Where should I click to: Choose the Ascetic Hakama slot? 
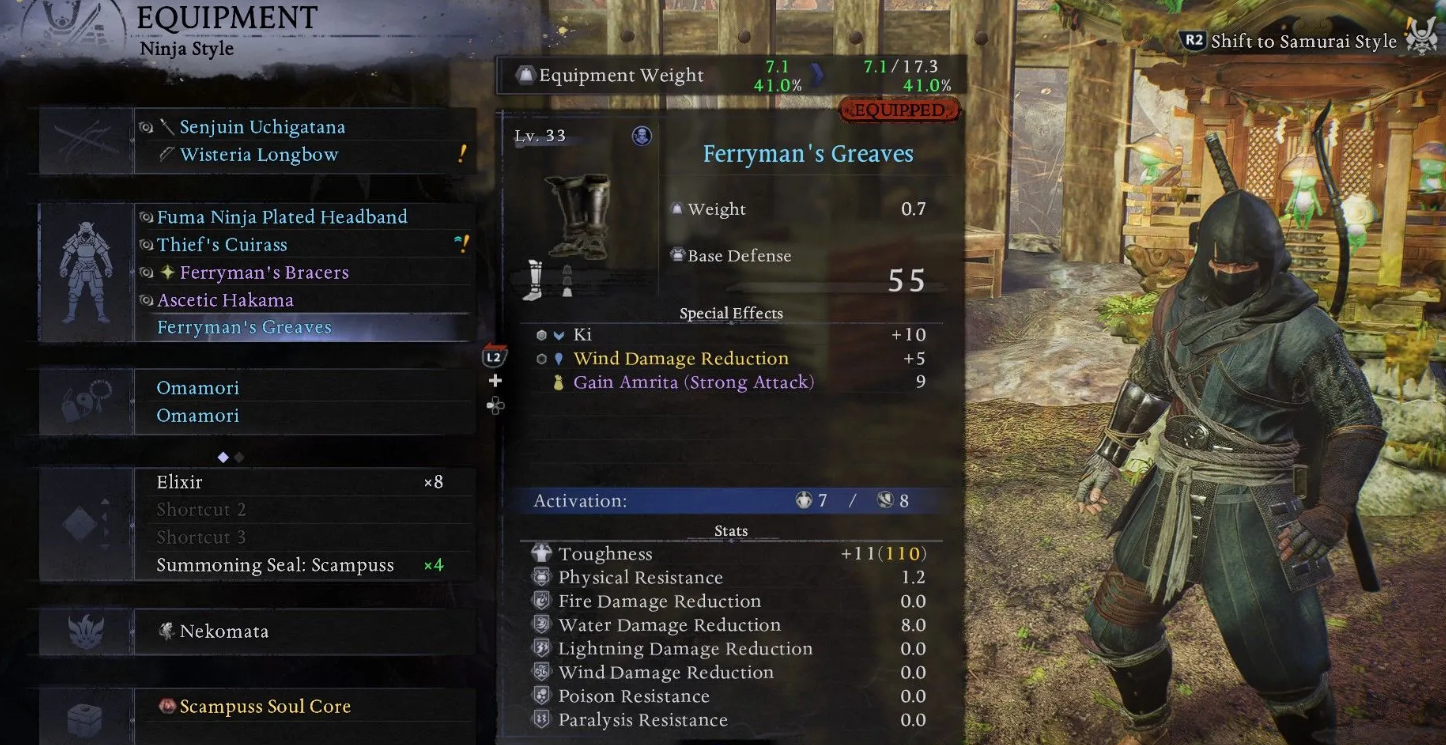click(x=225, y=300)
